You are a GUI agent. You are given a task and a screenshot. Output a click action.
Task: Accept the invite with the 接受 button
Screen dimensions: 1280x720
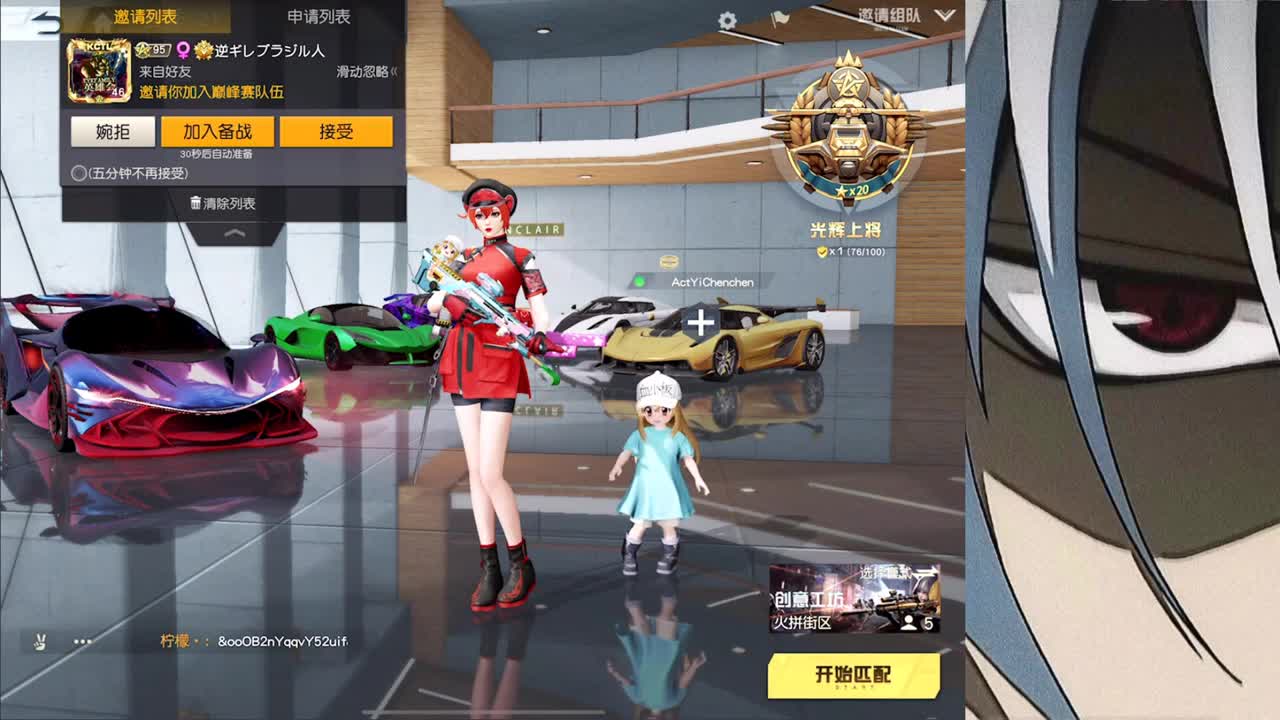coord(338,131)
